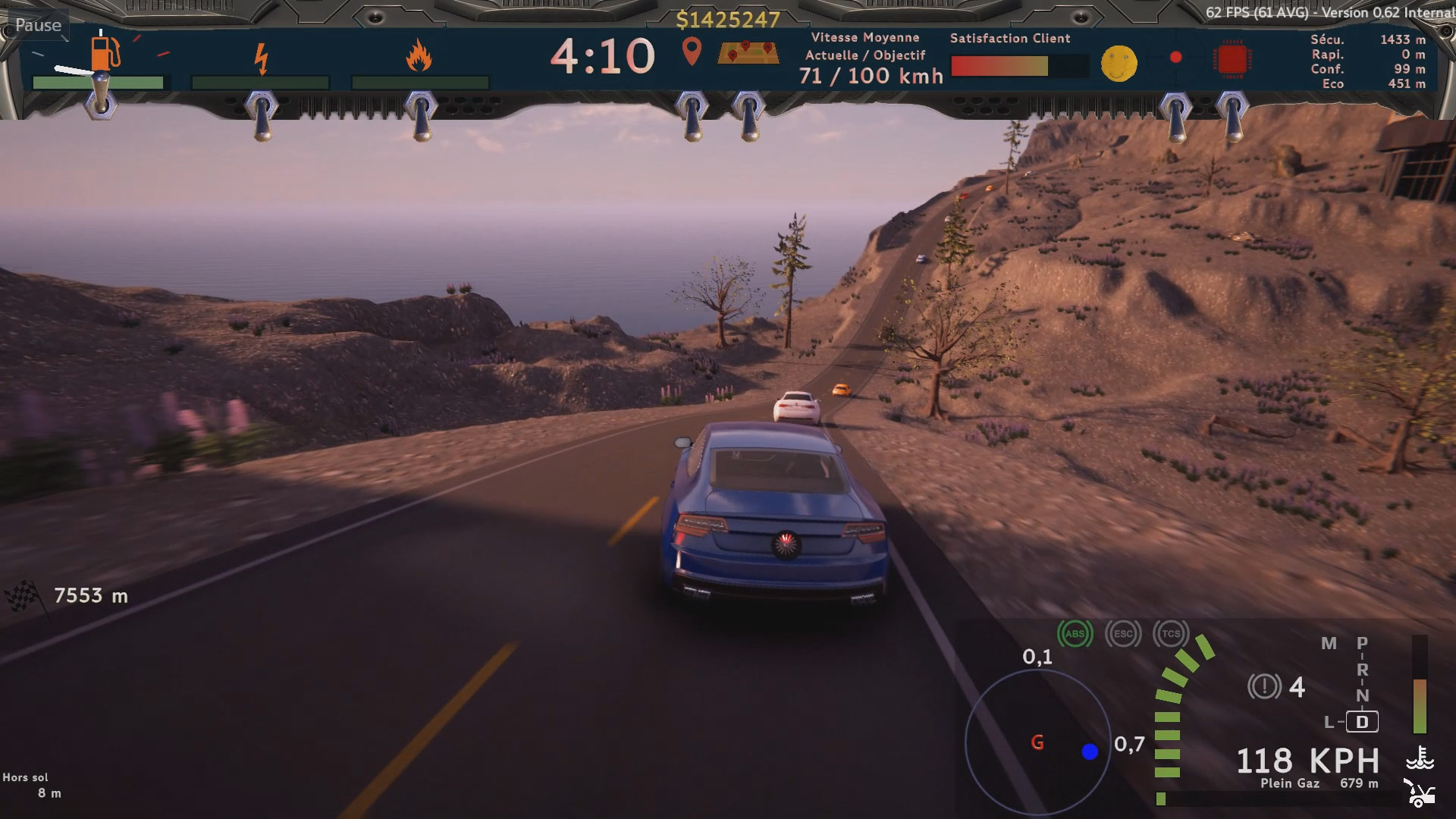This screenshot has height=819, width=1456.
Task: Flip the toggle switch below the flame icon
Action: pos(421,115)
